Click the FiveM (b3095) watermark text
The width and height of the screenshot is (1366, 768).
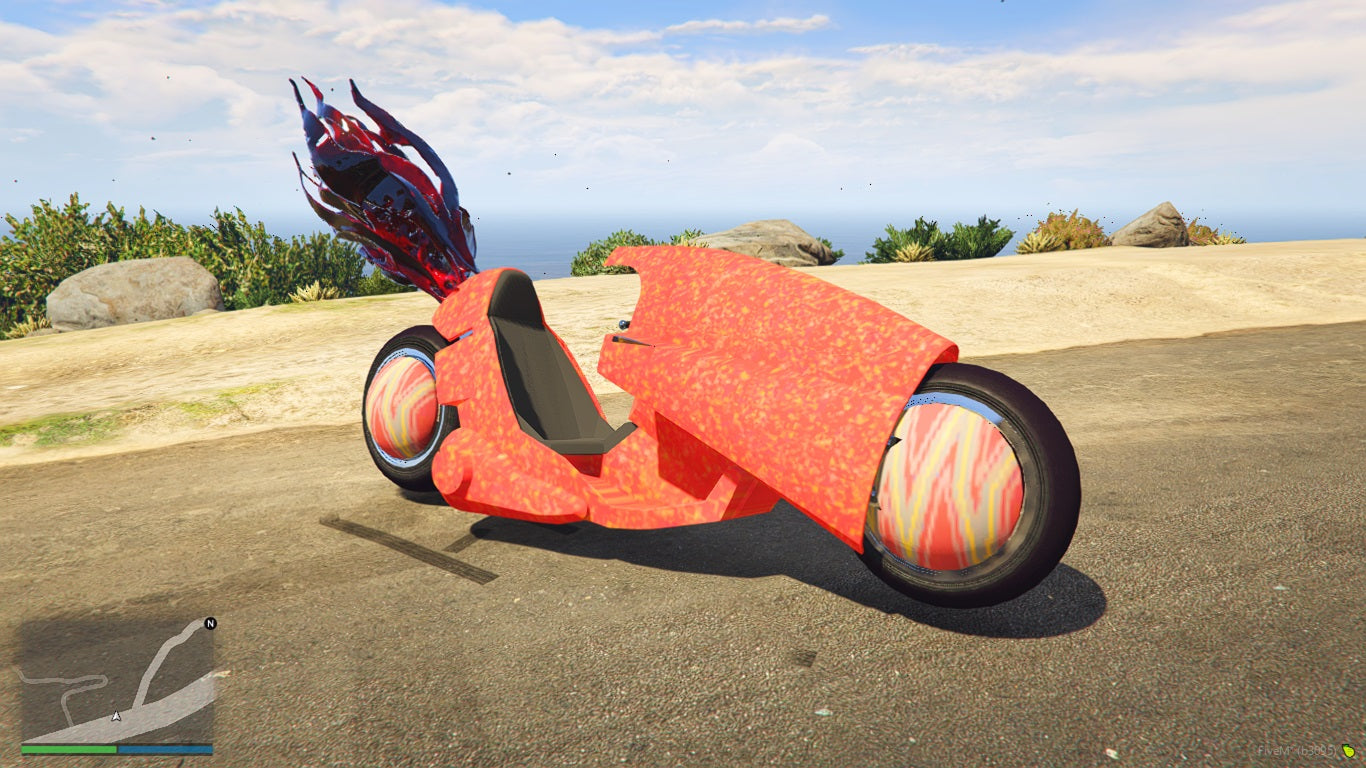1295,750
